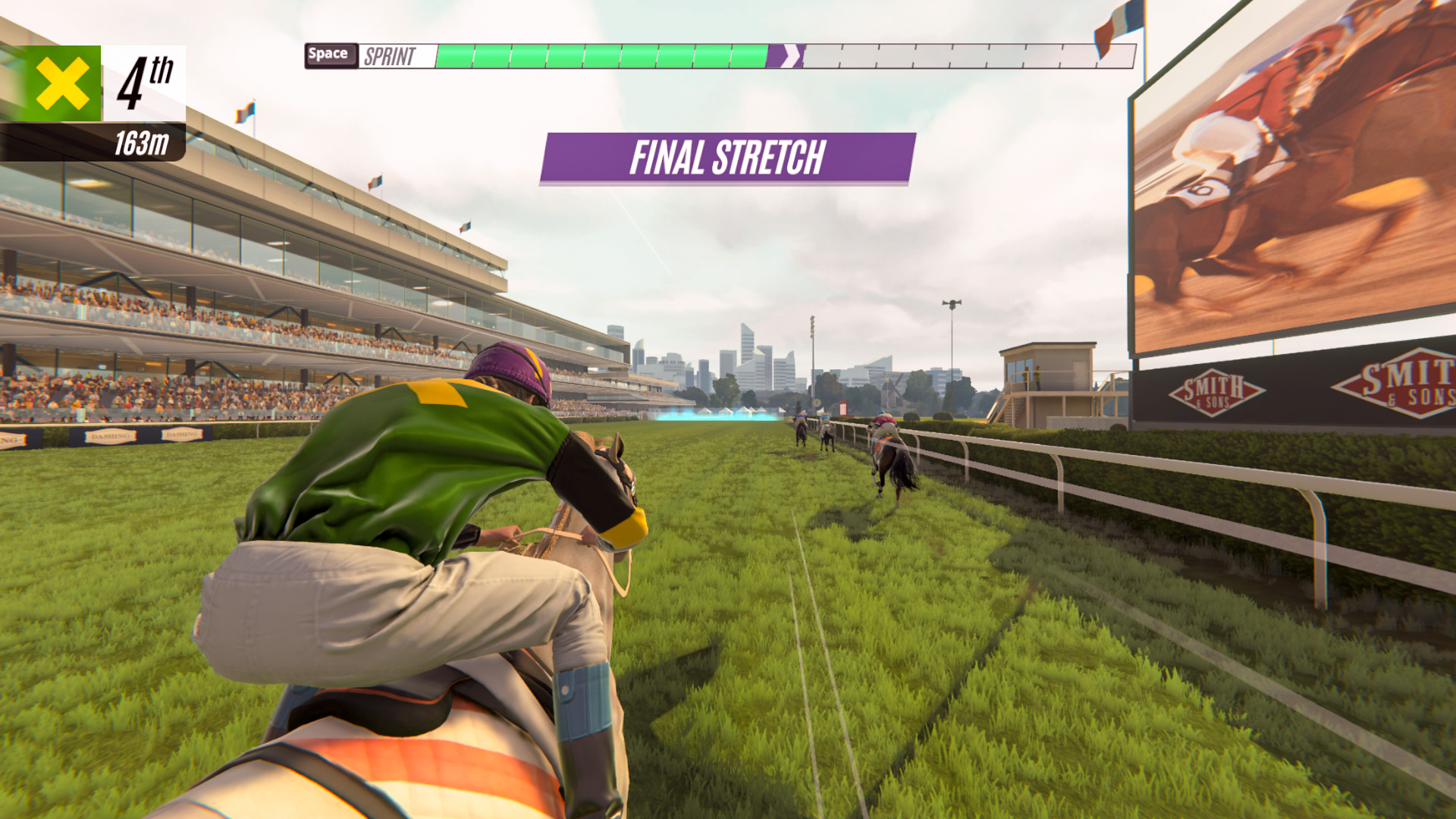The image size is (1456, 819).
Task: Select the Space key prompt icon
Action: [x=330, y=54]
